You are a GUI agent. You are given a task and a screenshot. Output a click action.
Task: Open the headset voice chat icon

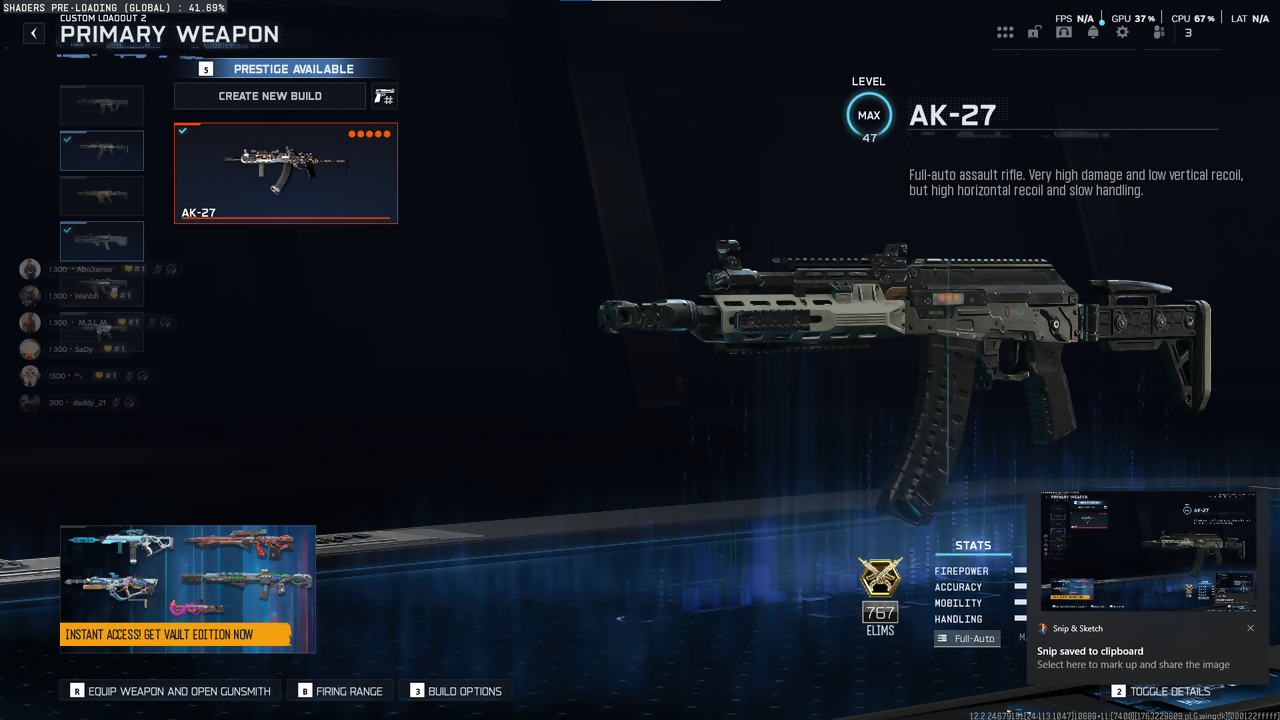(1064, 33)
